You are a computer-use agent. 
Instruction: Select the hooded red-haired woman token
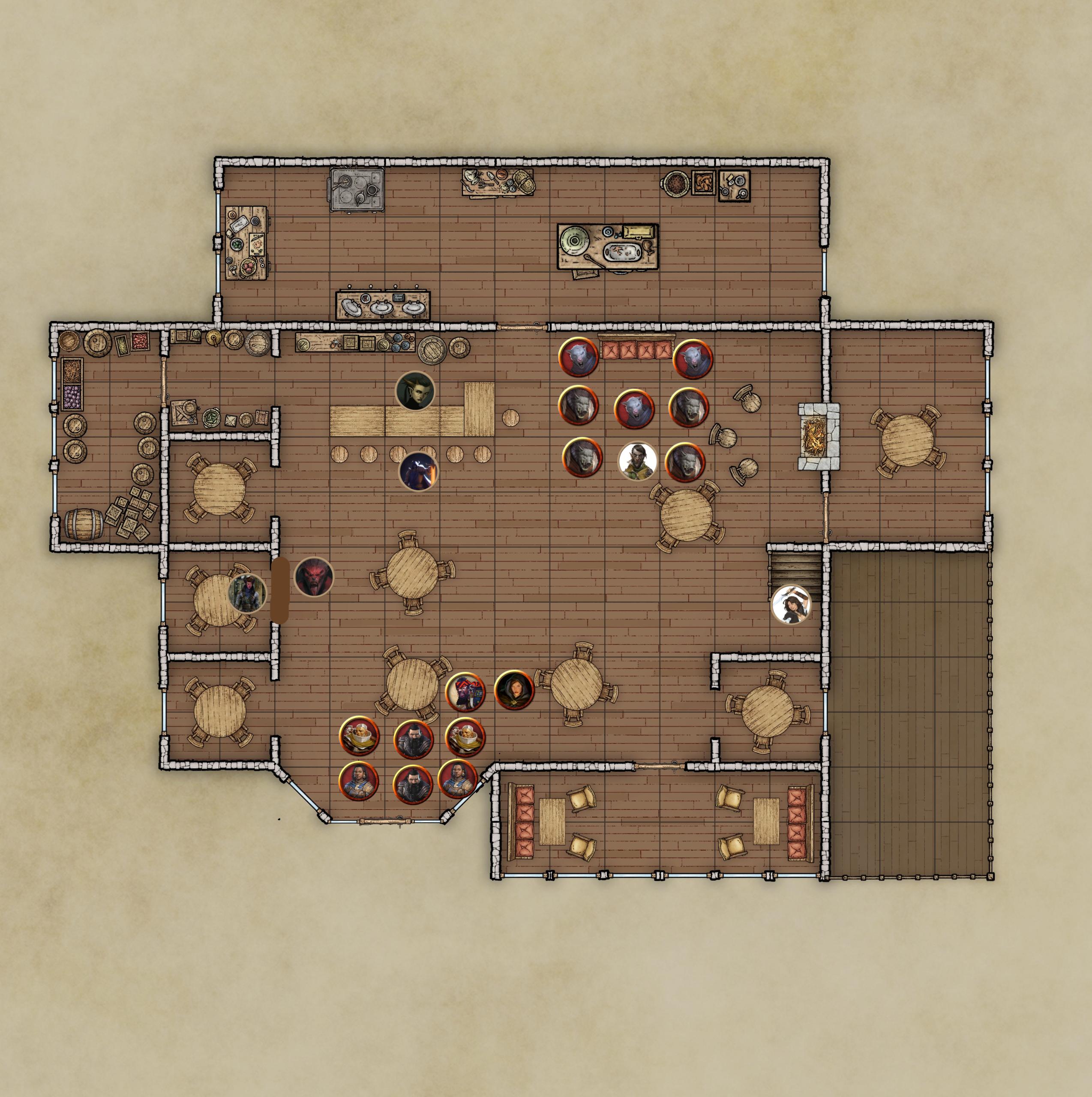(514, 690)
